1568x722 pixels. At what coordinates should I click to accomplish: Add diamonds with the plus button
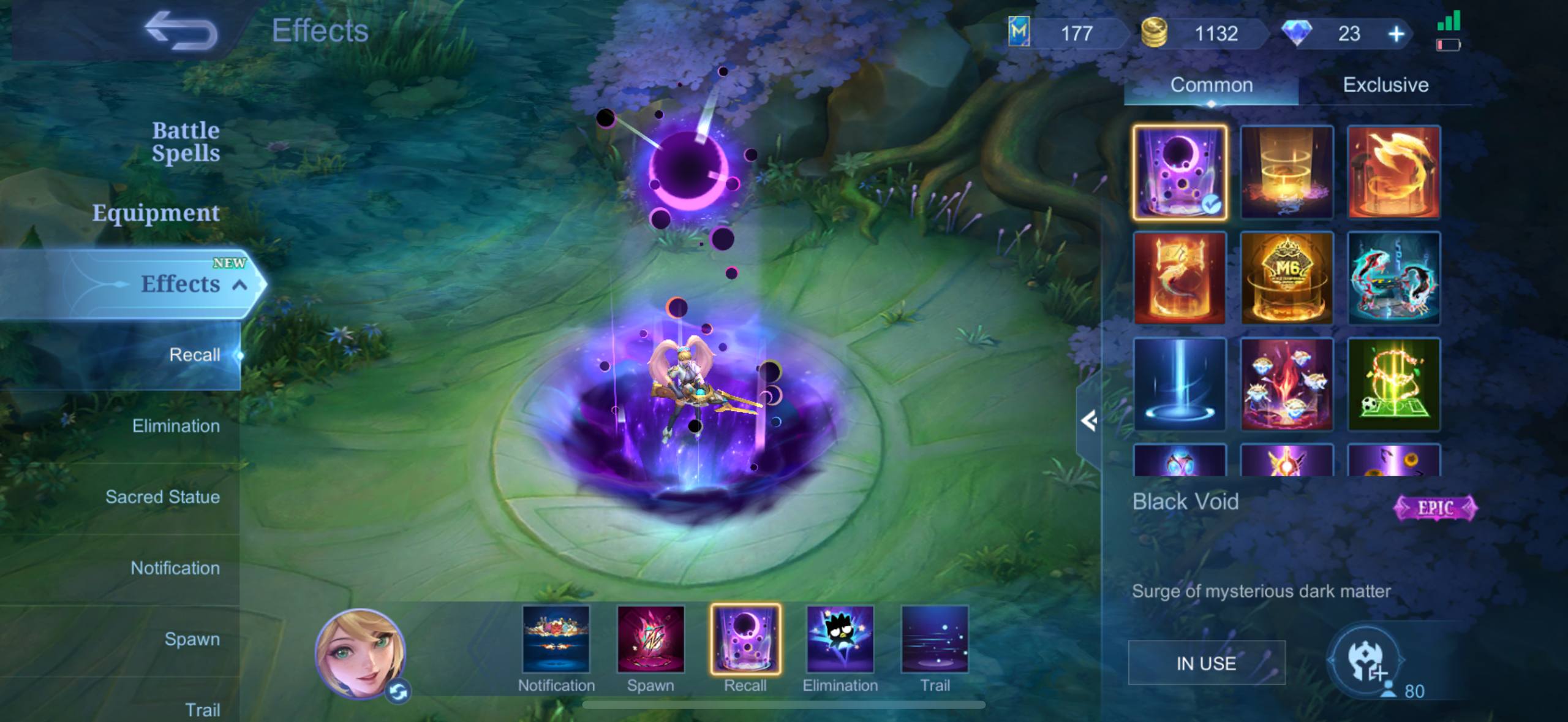point(1396,34)
